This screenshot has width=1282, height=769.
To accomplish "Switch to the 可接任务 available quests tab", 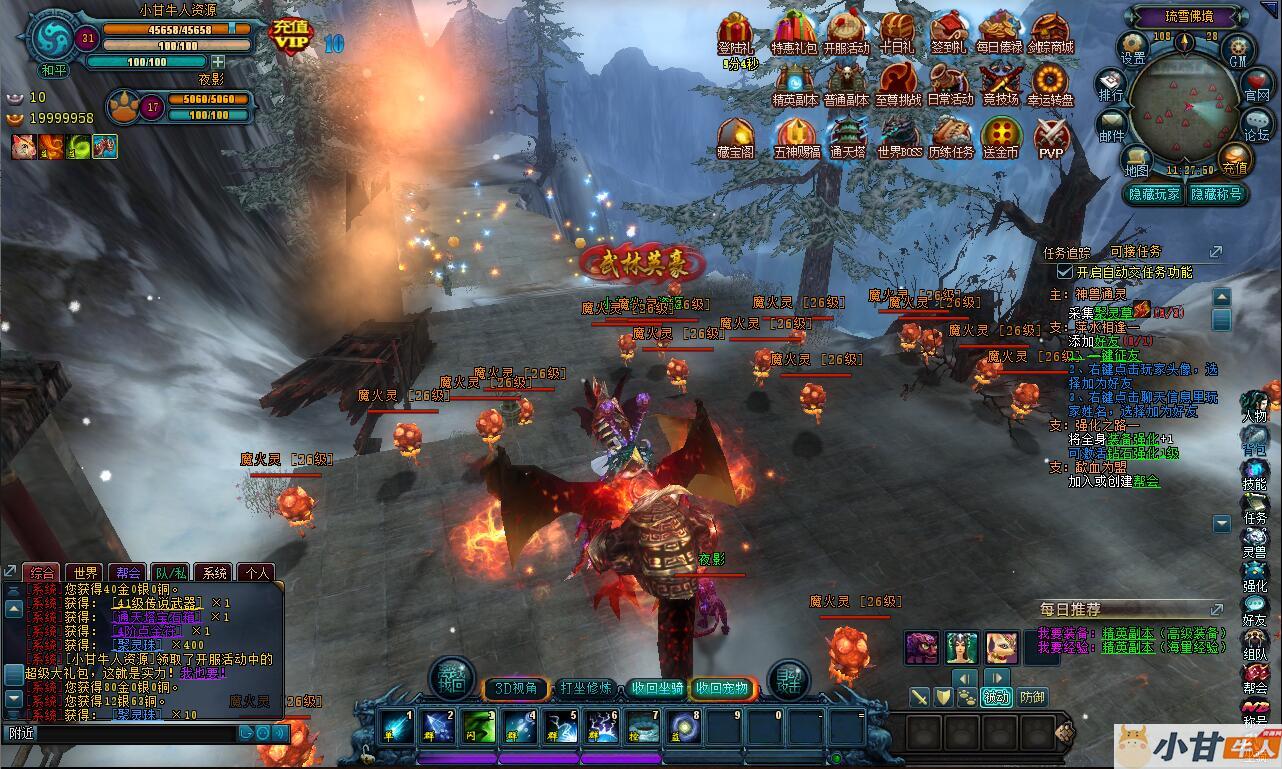I will 1135,252.
